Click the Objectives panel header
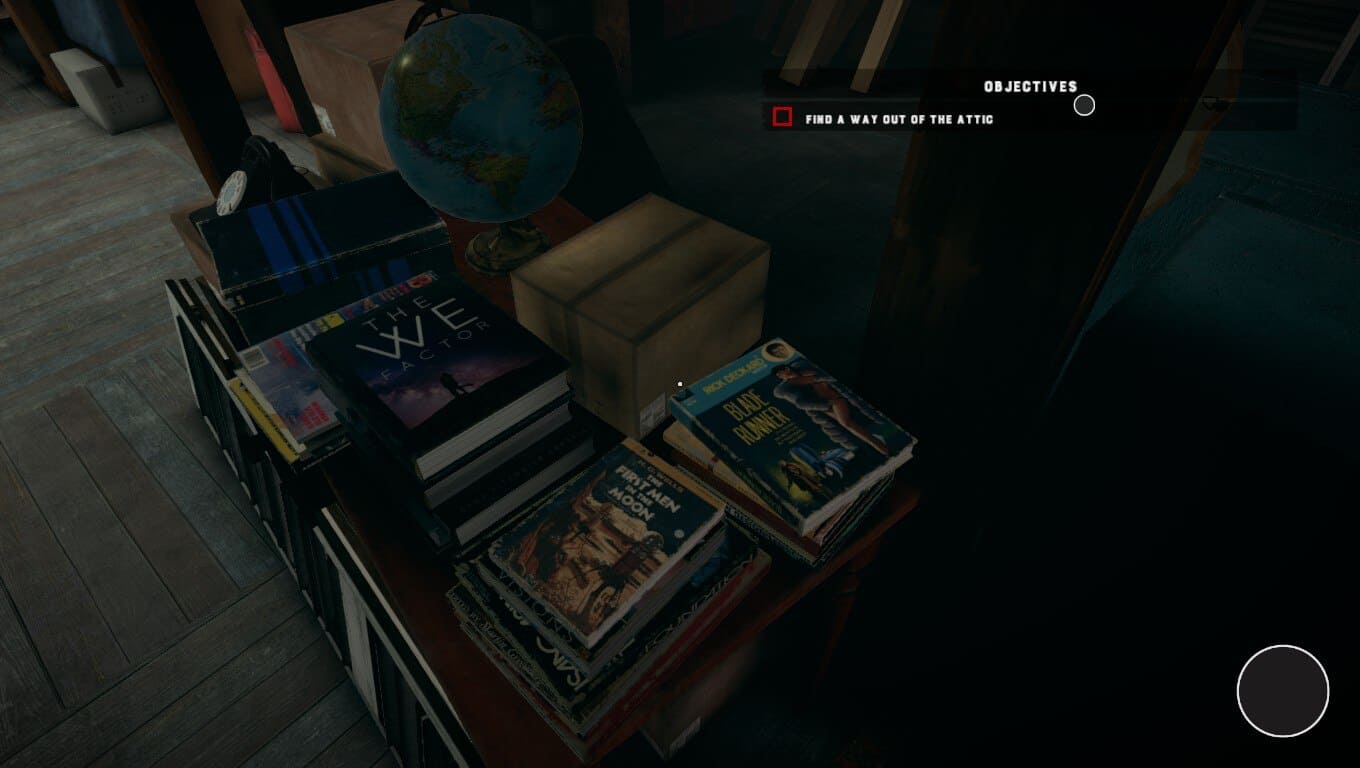 pos(1030,87)
